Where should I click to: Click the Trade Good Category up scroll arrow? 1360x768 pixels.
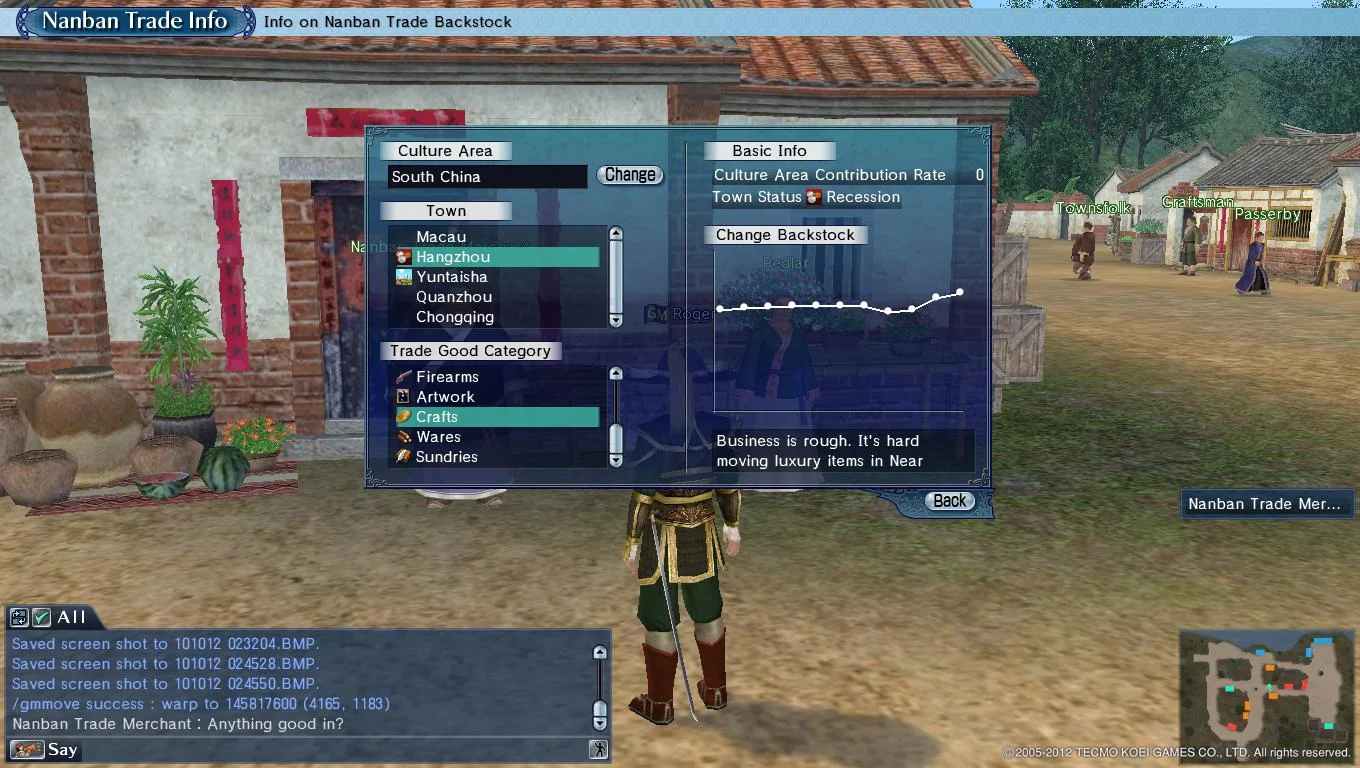point(615,372)
